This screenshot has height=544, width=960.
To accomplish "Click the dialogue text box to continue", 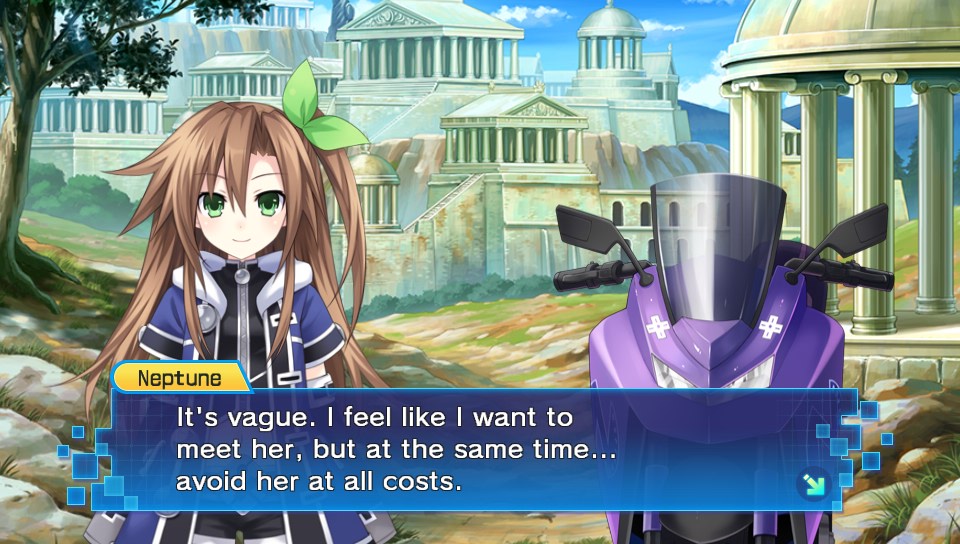I will [x=480, y=449].
